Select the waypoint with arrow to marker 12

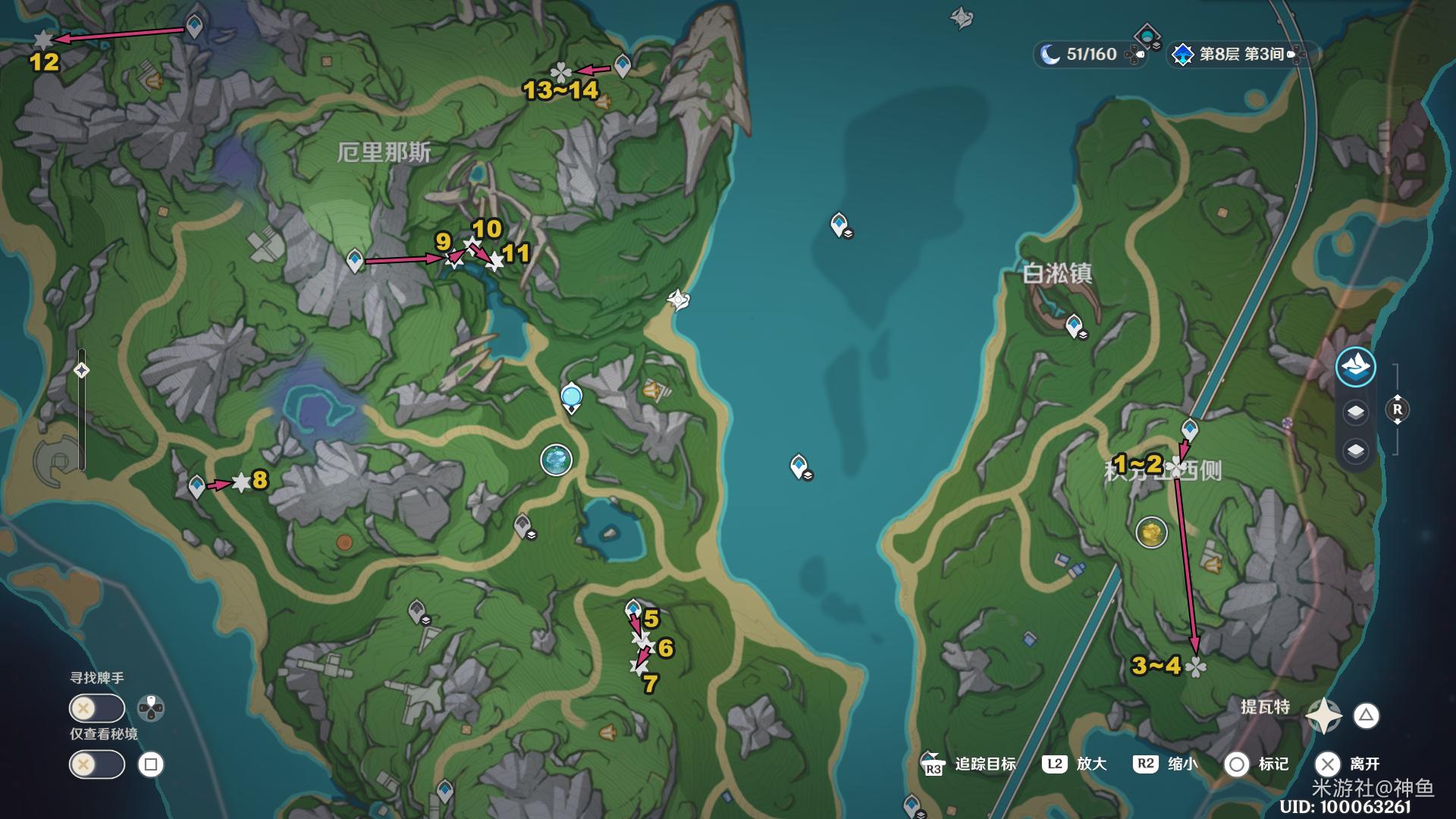point(194,26)
